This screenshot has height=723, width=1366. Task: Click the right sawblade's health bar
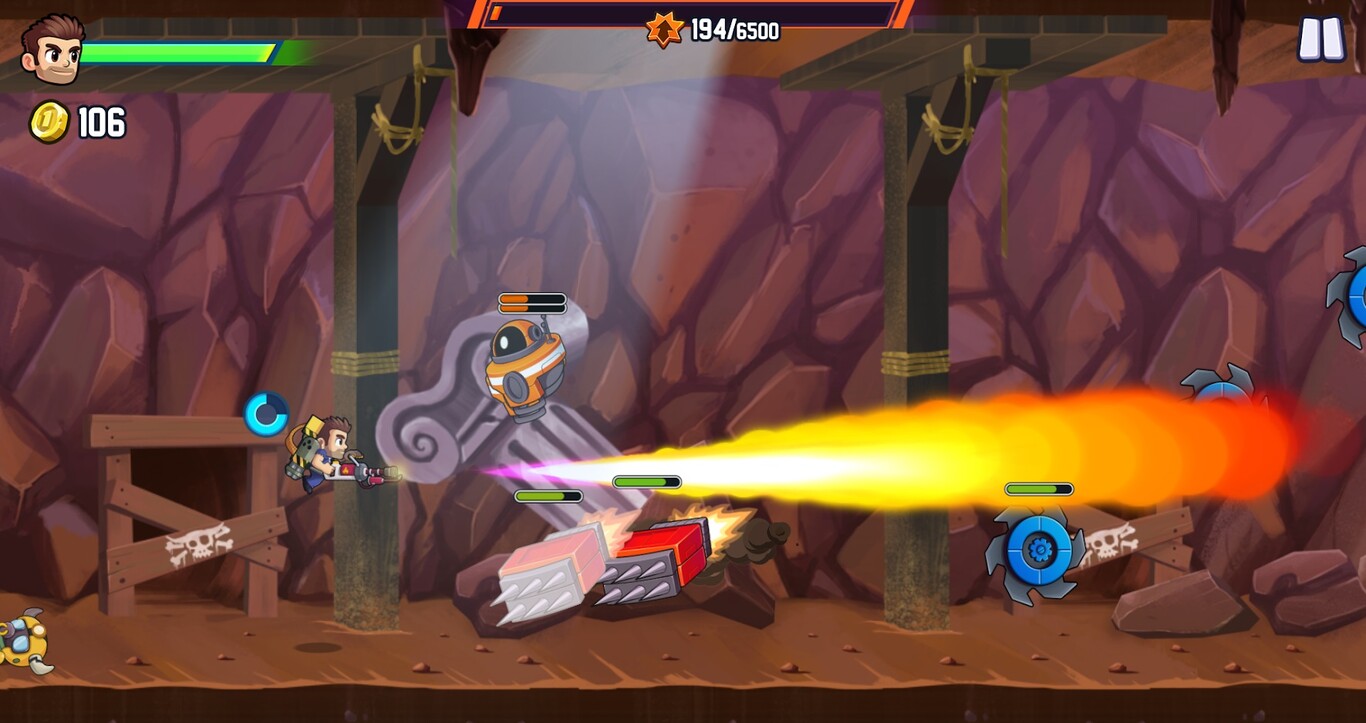[x=1037, y=490]
